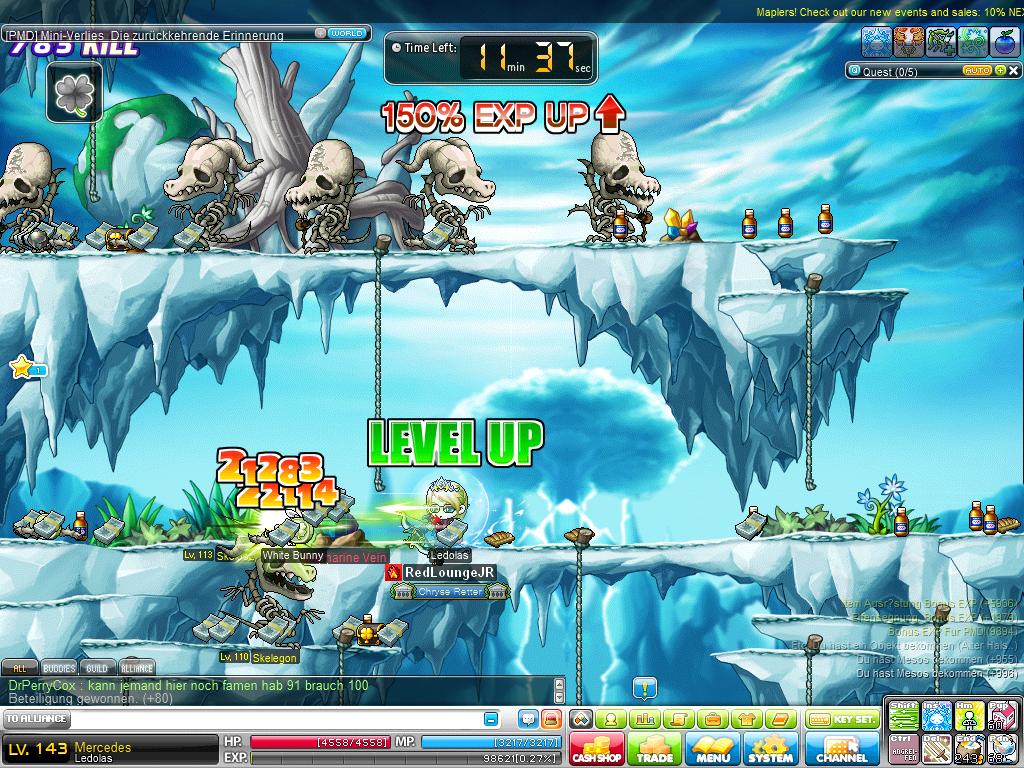Open the Menu button
This screenshot has height=768, width=1024.
713,750
